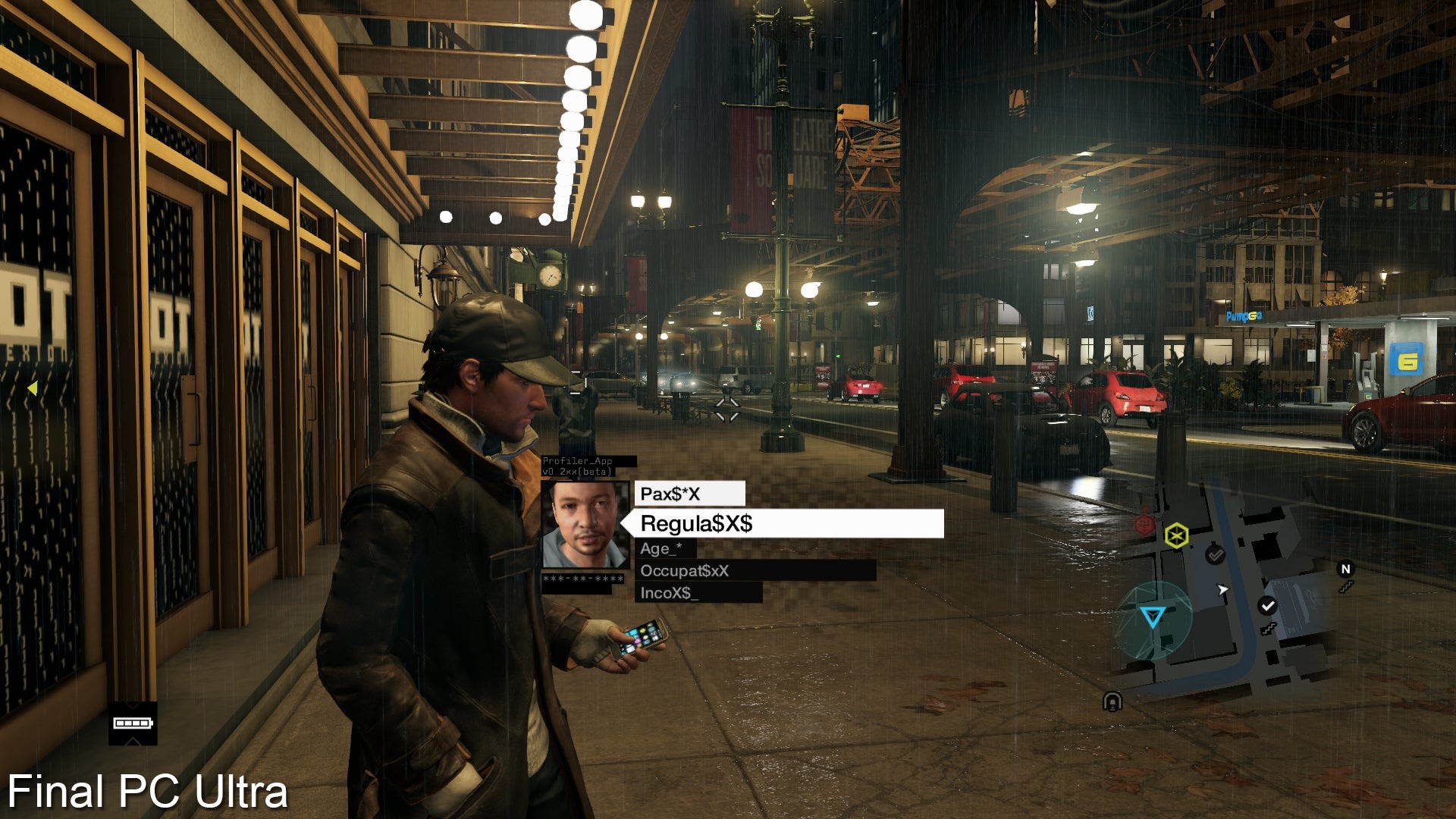This screenshot has width=1456, height=819.
Task: Click the dimmed checkmark map marker
Action: tap(1216, 556)
